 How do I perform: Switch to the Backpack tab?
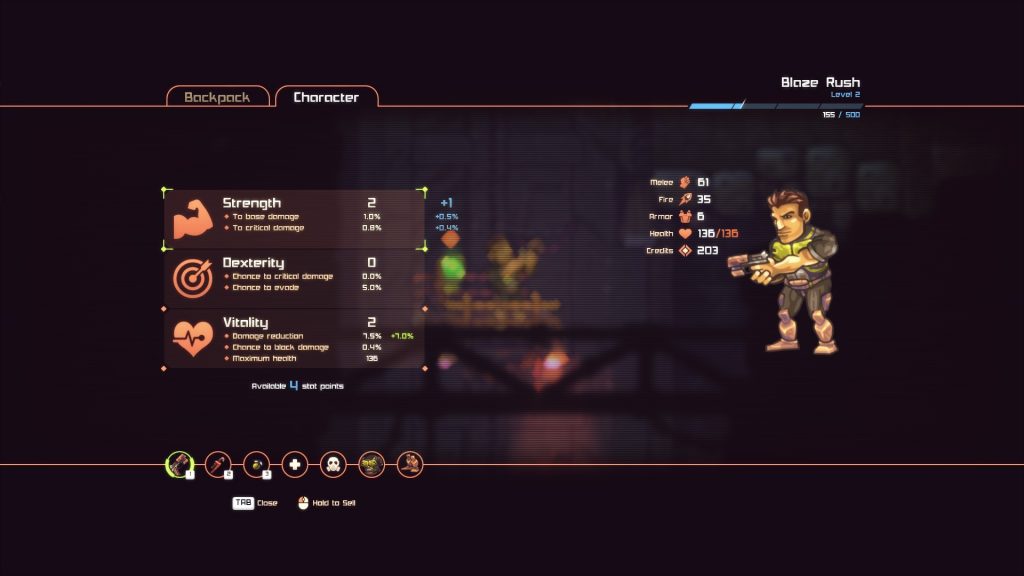point(218,97)
